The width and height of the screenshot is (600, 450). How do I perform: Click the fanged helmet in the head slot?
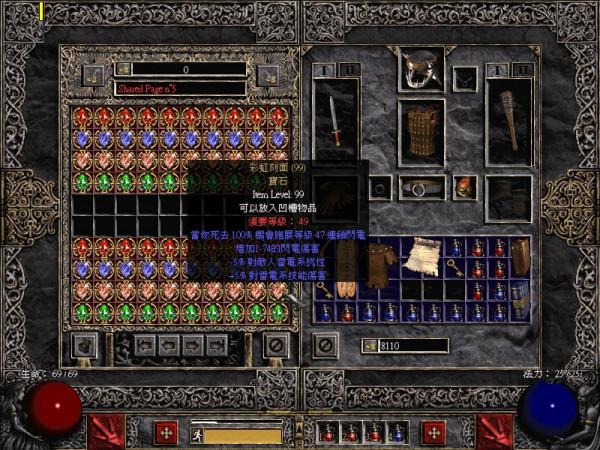click(x=421, y=70)
